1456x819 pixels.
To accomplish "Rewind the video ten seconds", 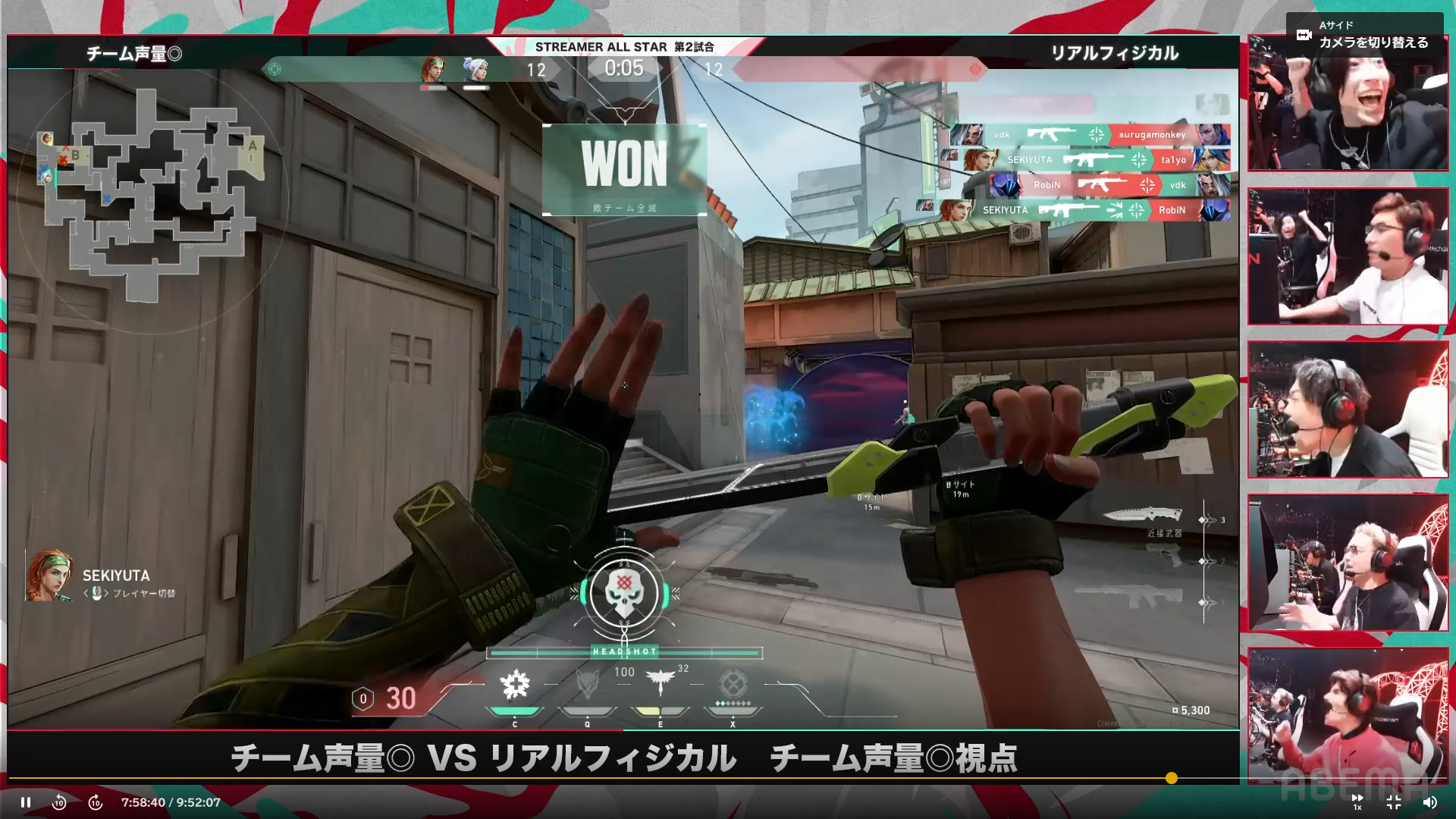I will (x=59, y=802).
